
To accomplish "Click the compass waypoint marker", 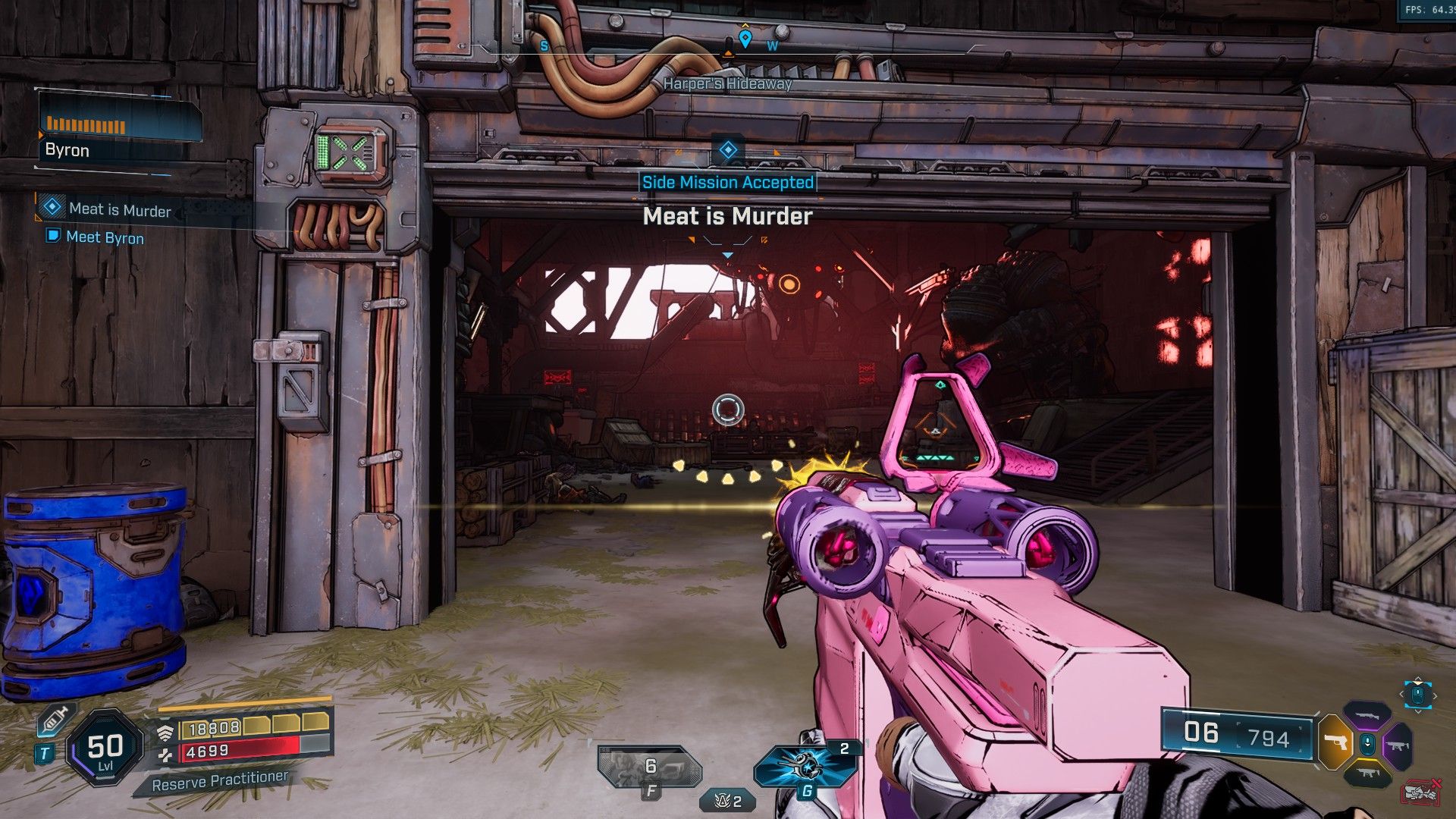I will point(745,38).
